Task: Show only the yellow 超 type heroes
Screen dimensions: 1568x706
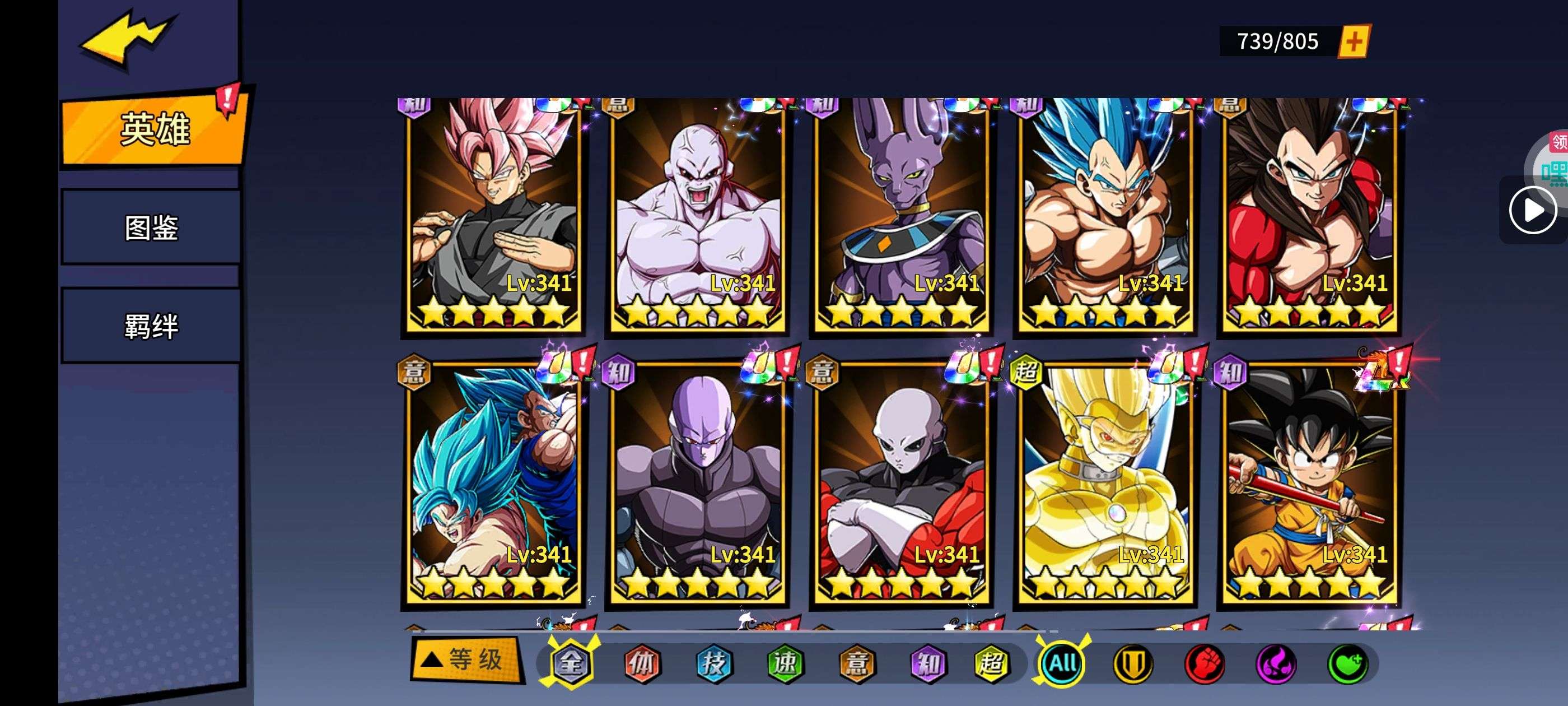Action: pos(991,663)
